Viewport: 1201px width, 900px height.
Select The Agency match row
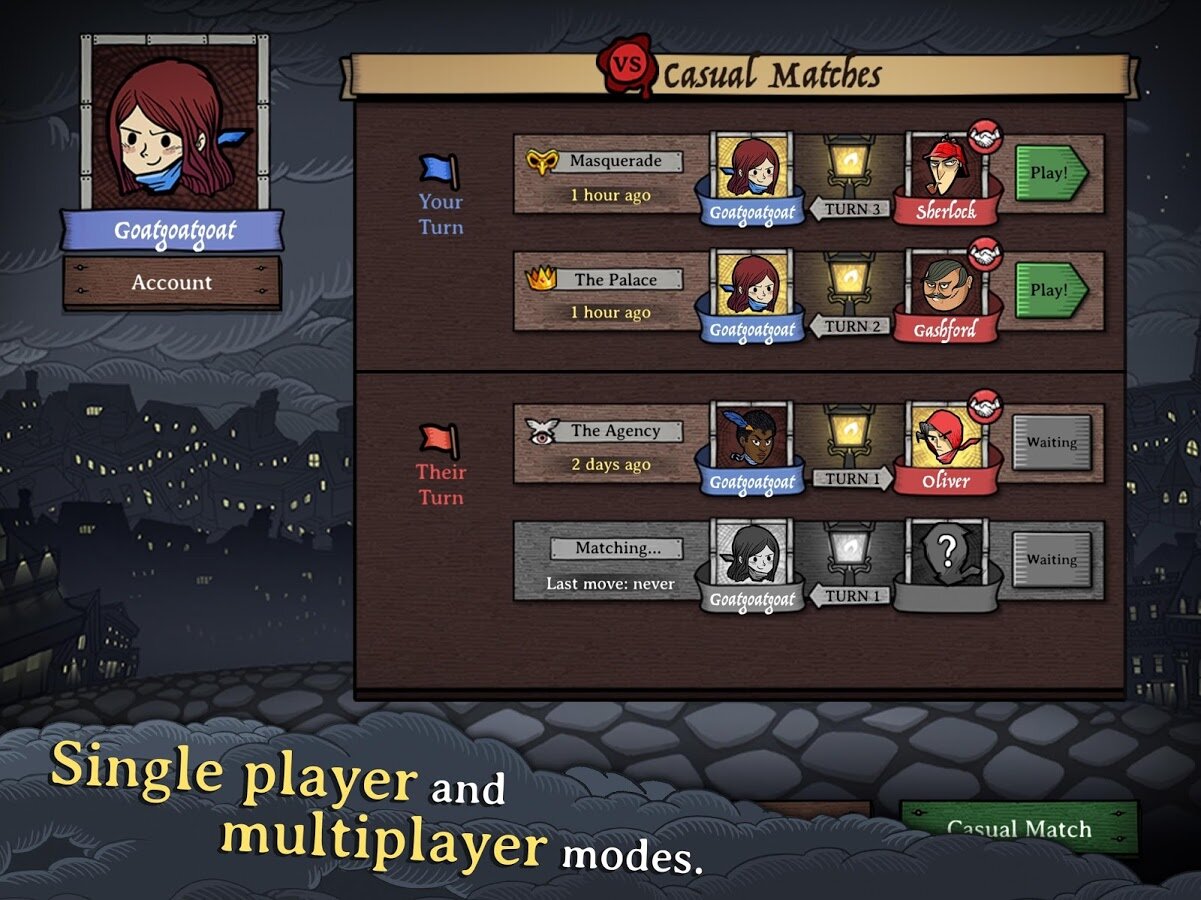pyautogui.click(x=610, y=444)
